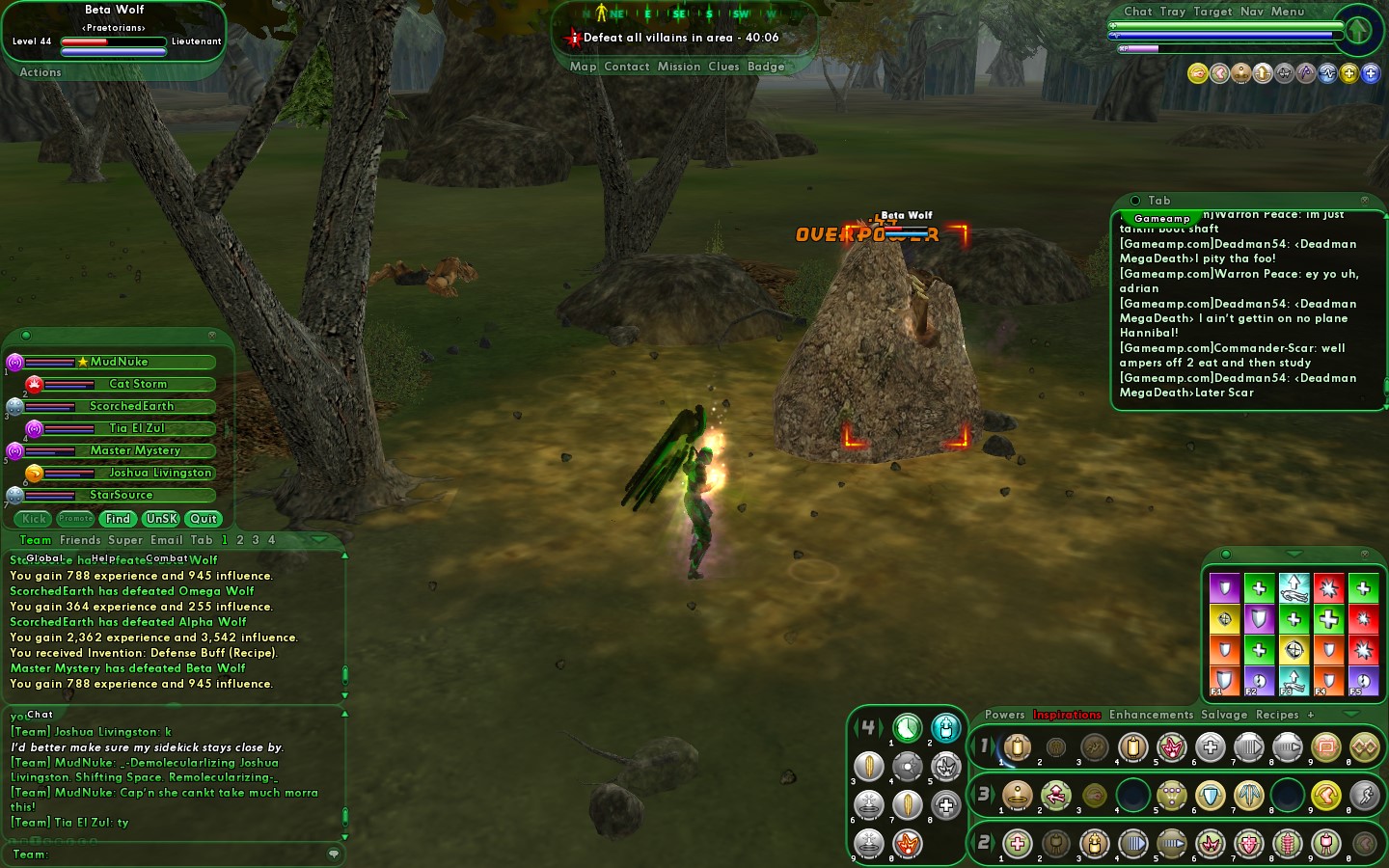Select teammate Joshua Livingston
This screenshot has height=868, width=1389.
159,473
